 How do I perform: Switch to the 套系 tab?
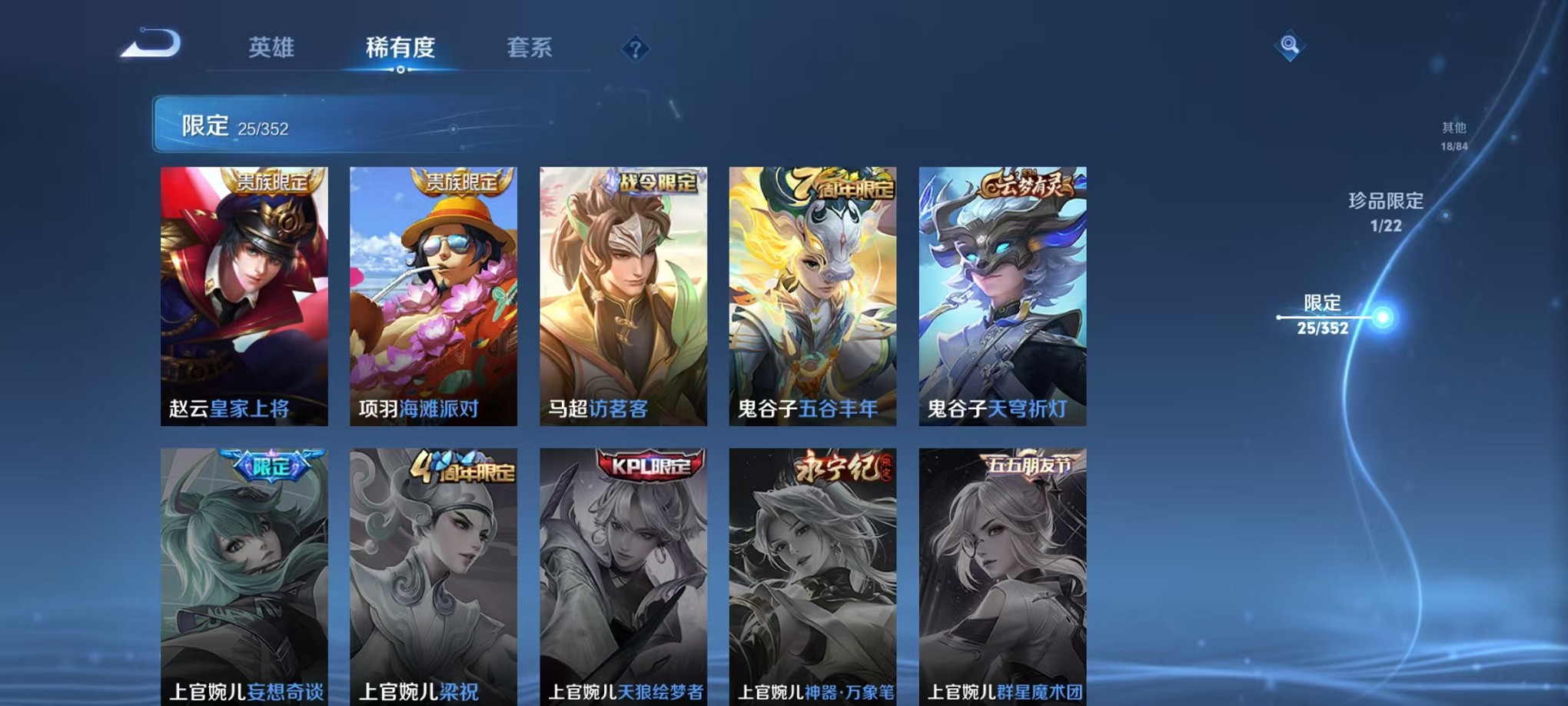pos(532,48)
